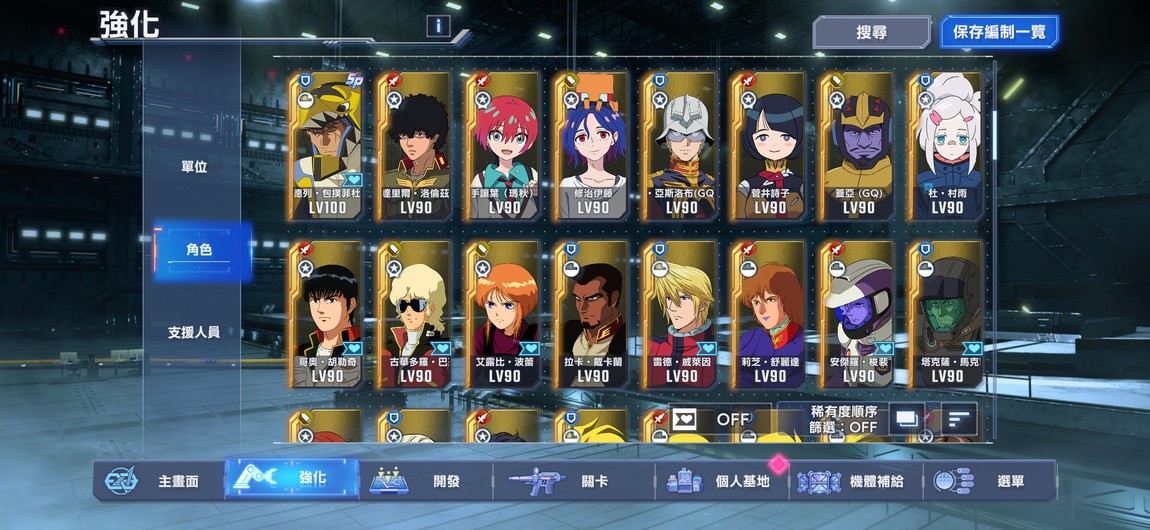Select the 杜・村雨 character card
The height and width of the screenshot is (530, 1150).
coord(946,145)
